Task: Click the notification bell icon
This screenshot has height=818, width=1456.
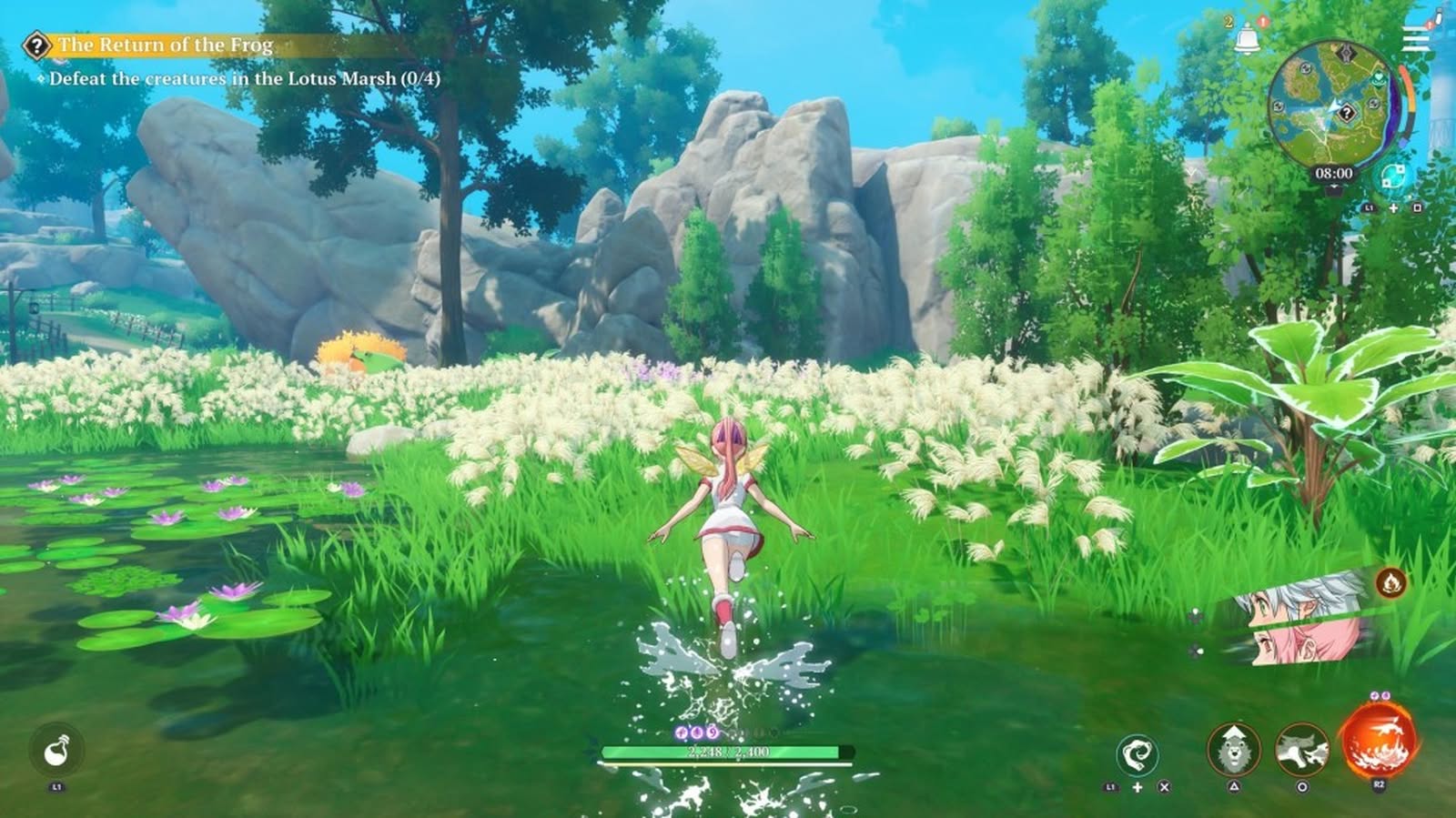Action: (x=1247, y=40)
